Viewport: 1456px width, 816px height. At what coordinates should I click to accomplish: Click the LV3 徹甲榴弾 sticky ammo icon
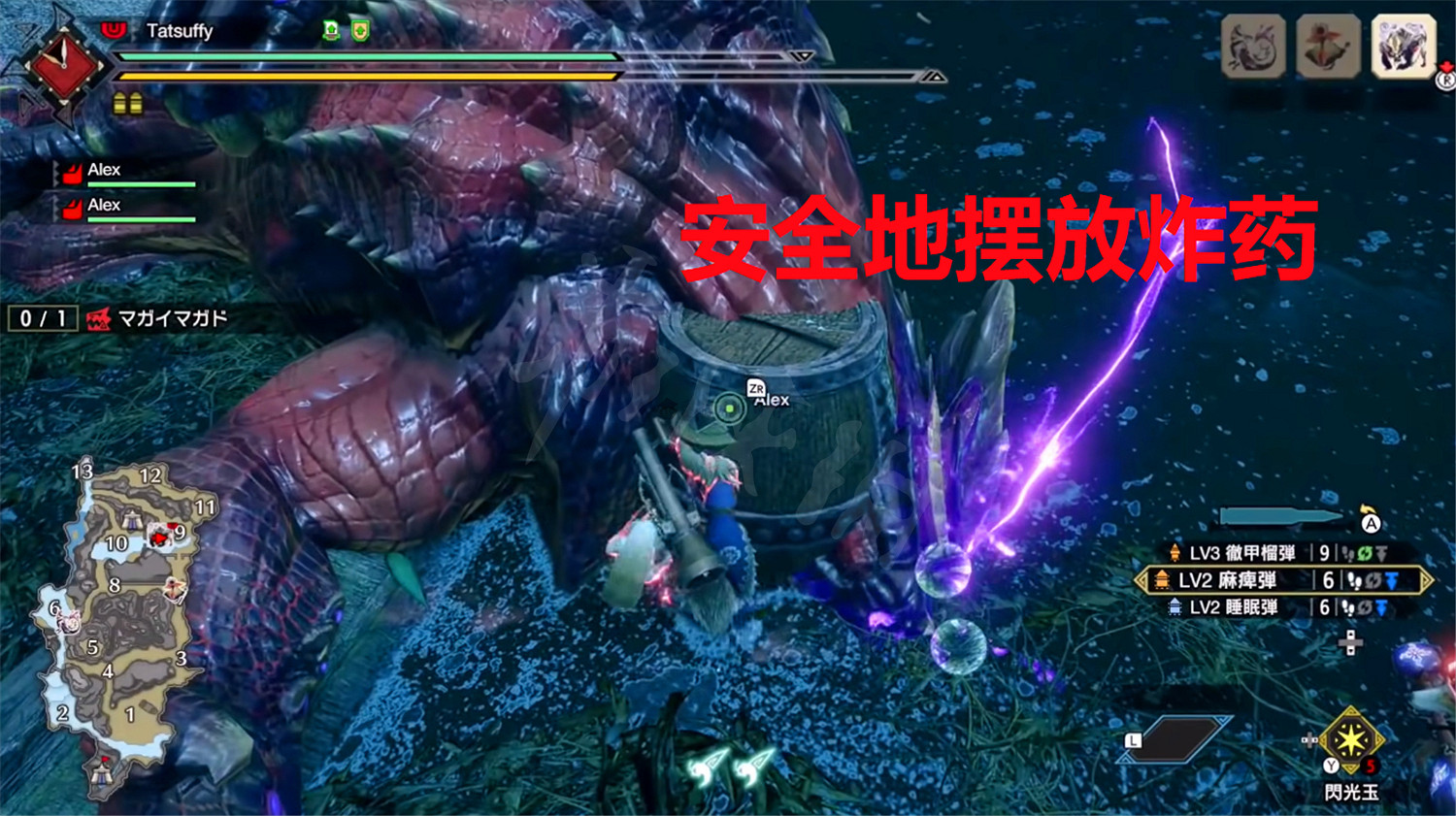1175,554
